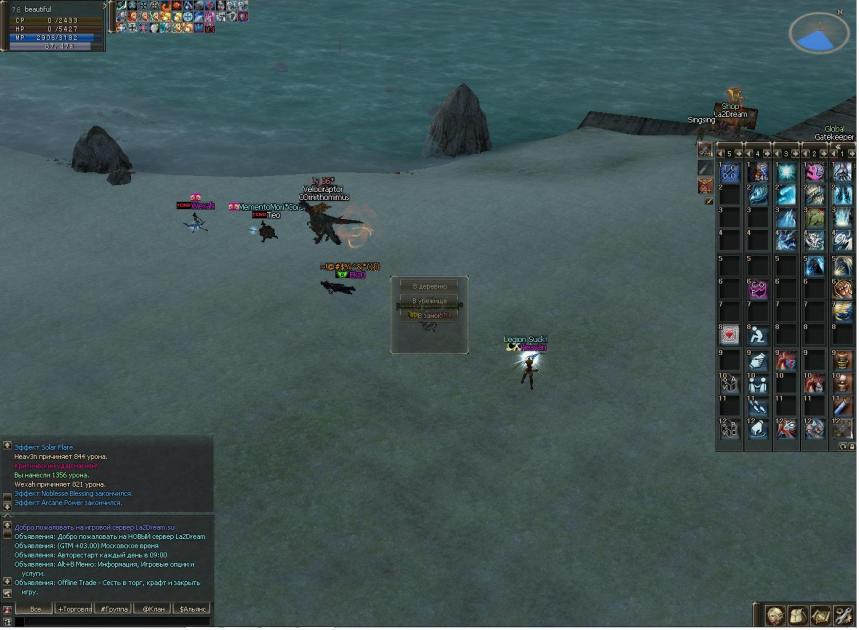859x630 pixels.
Task: Activate the pink purple hotbar skill icon
Action: tap(757, 290)
